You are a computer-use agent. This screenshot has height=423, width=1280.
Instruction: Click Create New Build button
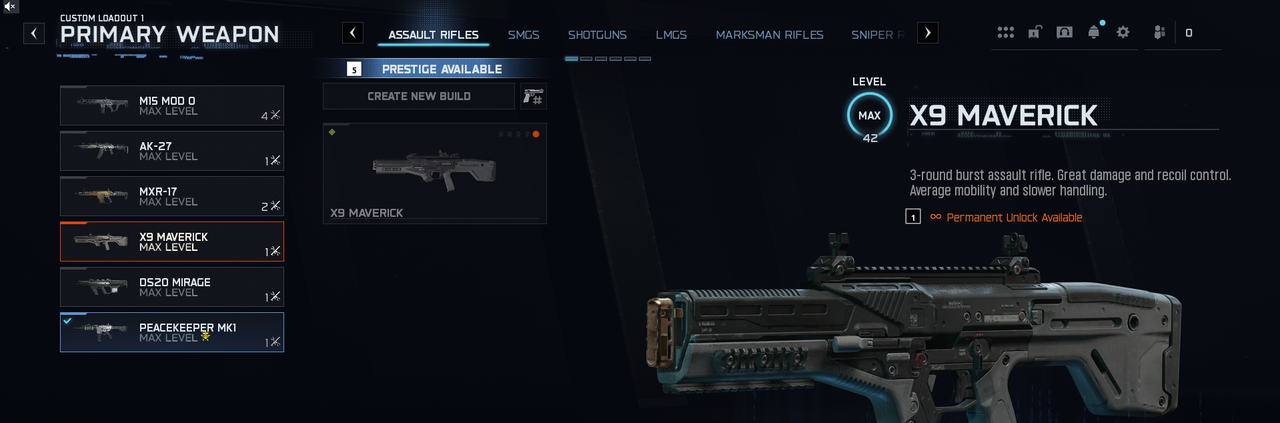click(x=419, y=96)
